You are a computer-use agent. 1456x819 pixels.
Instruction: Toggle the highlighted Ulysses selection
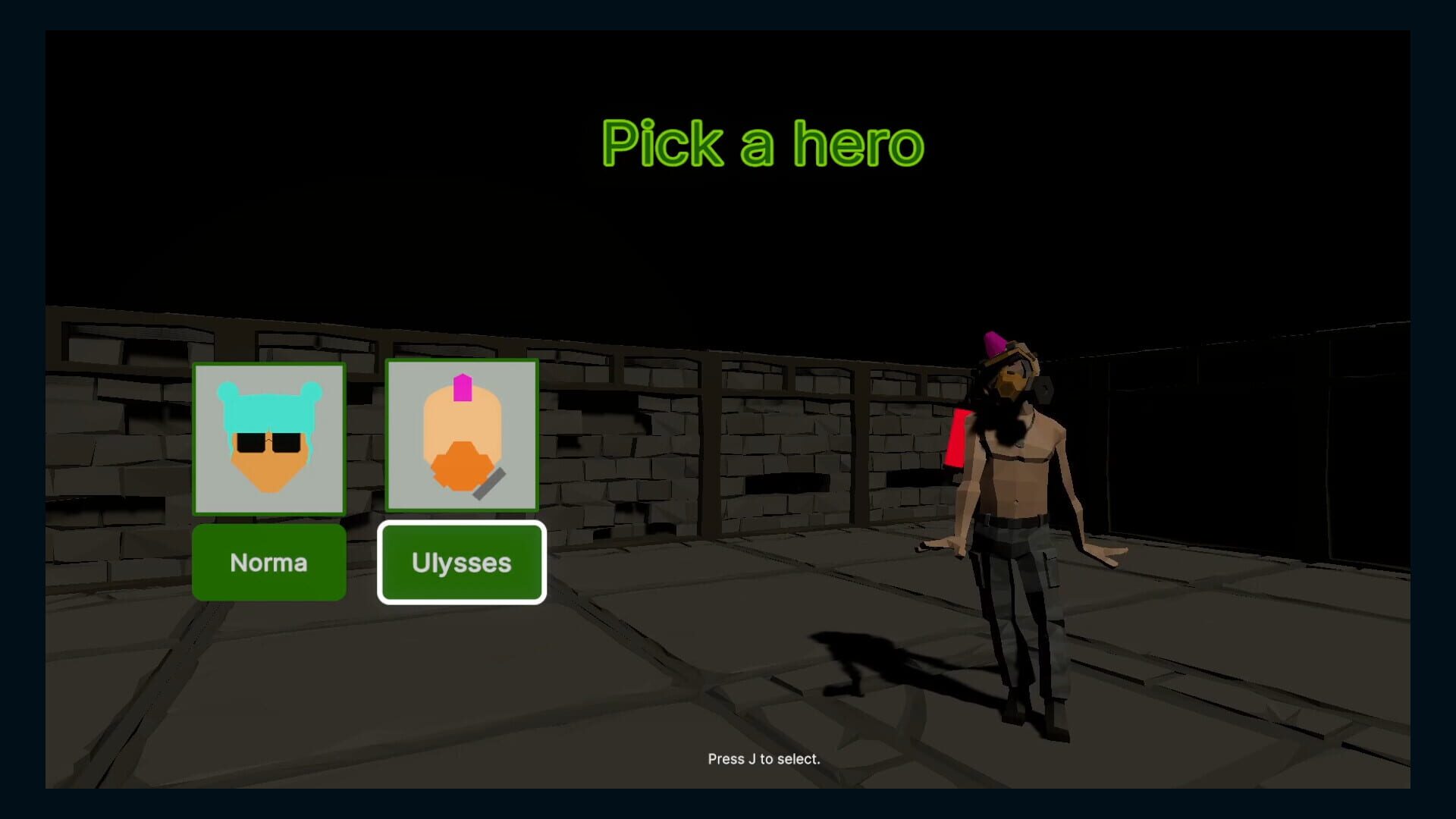point(462,562)
